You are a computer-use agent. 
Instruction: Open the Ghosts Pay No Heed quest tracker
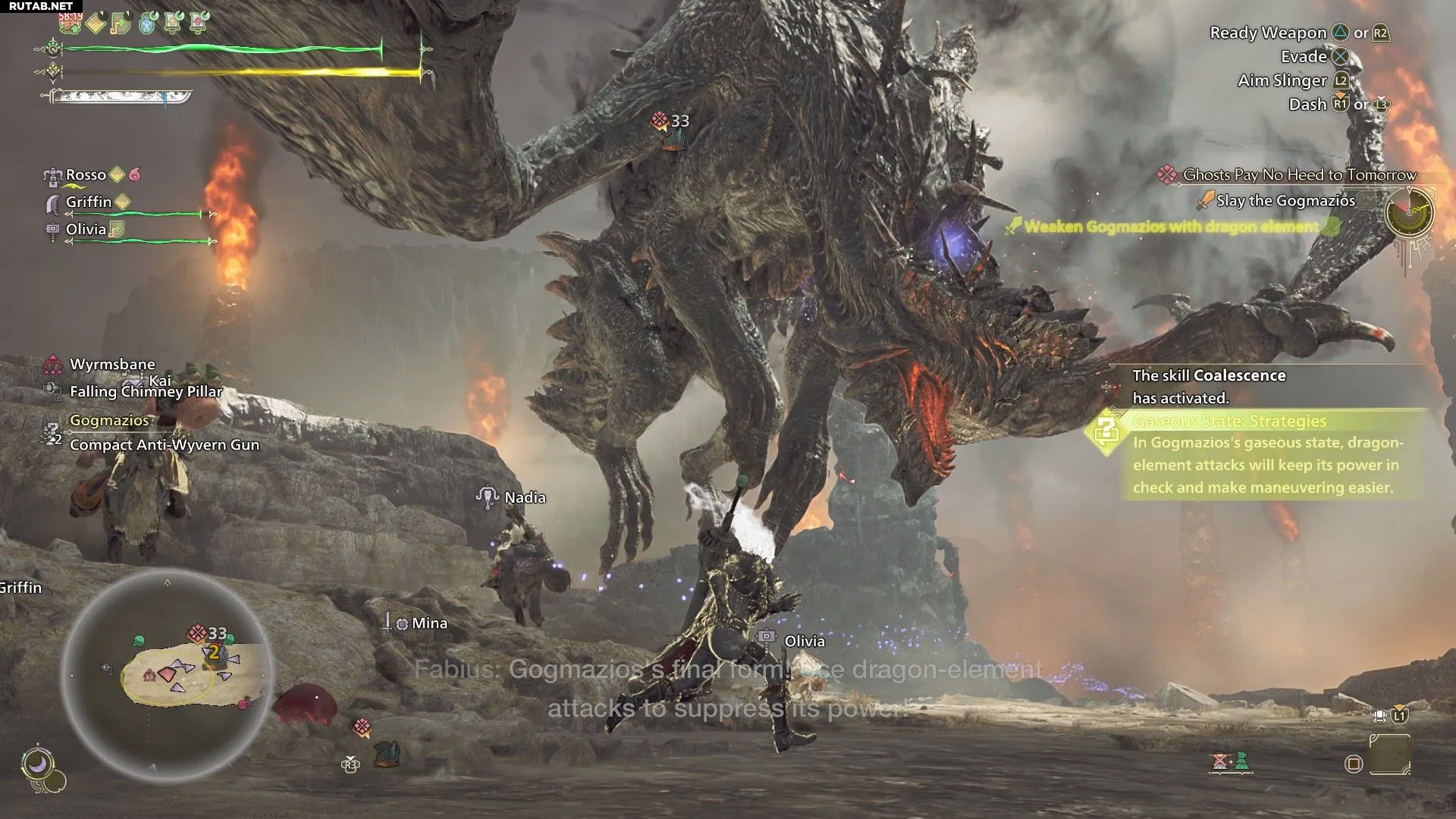click(1298, 175)
